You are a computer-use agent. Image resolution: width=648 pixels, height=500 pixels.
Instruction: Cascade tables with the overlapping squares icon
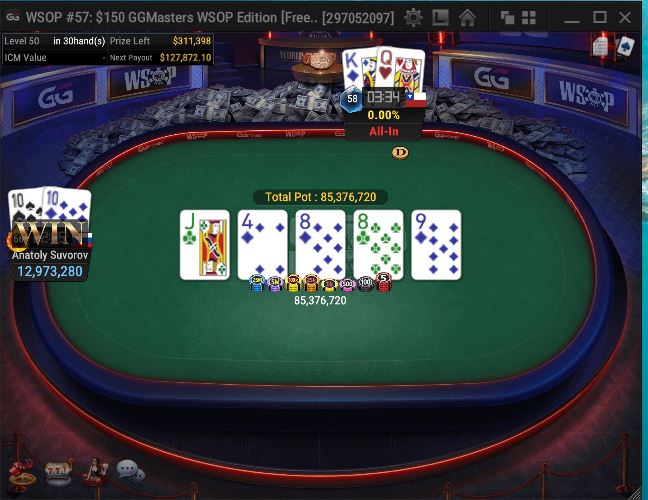pos(507,18)
